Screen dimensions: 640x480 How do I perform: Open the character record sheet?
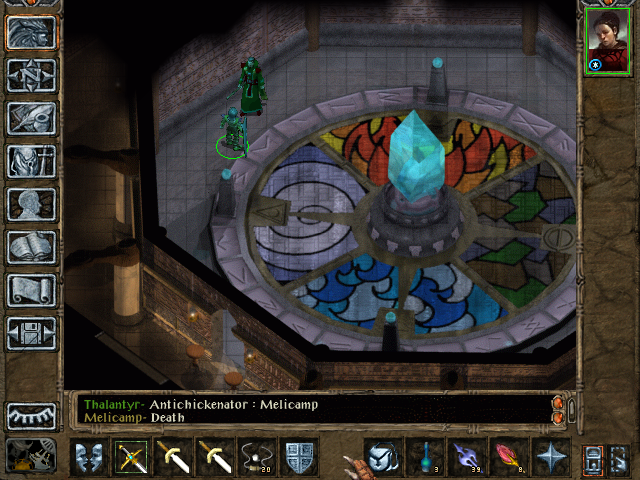coord(31,204)
